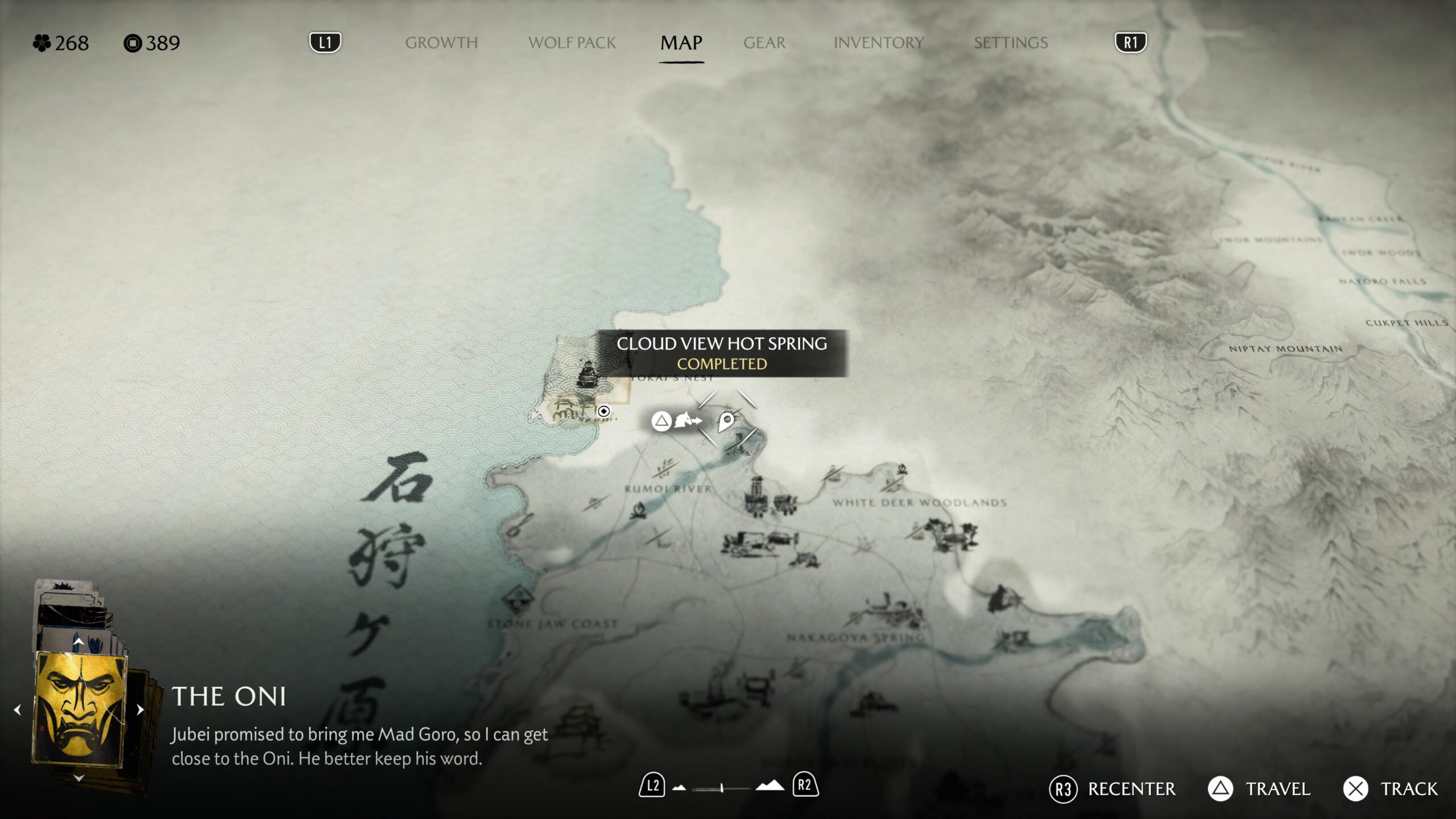Screen dimensions: 1456x819
Task: Select the campfire marker above White Deer Woodlands
Action: click(x=902, y=469)
